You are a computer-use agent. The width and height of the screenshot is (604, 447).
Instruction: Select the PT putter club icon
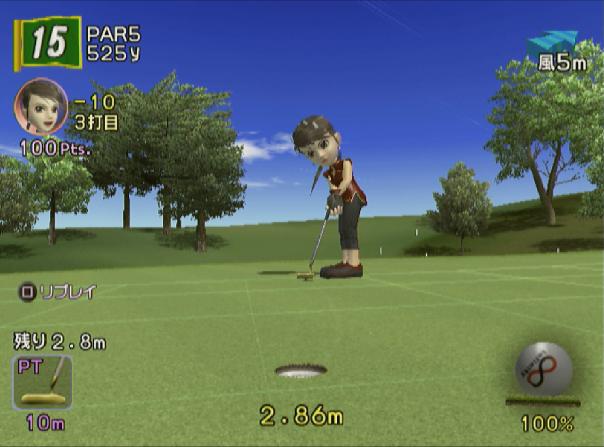(42, 382)
